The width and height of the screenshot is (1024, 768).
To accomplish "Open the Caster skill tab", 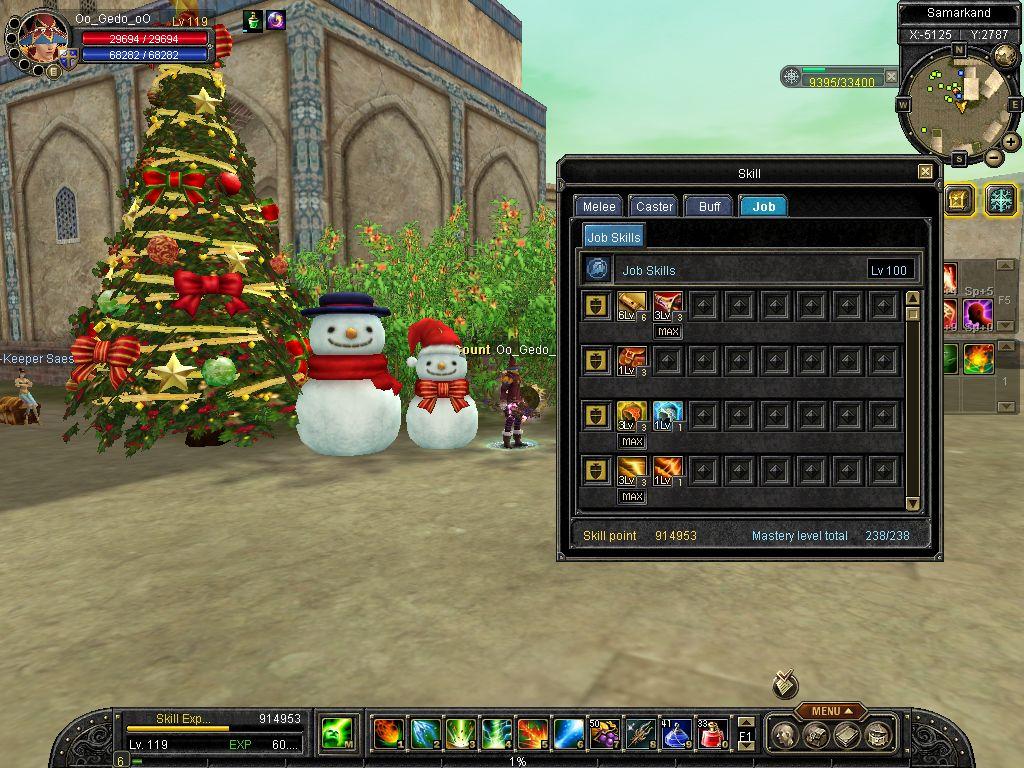I will [654, 206].
